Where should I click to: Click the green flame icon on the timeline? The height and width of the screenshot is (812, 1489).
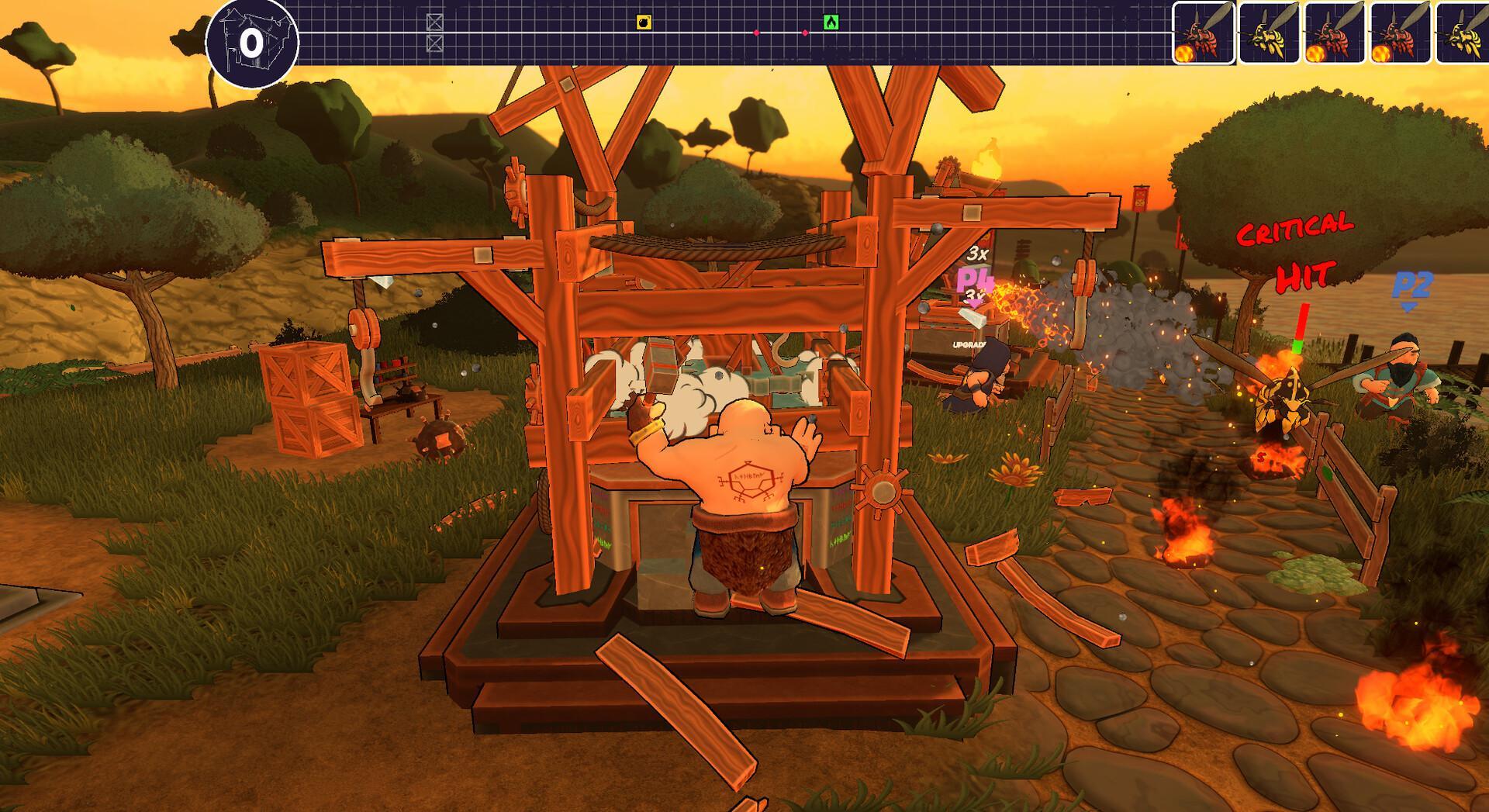tap(832, 23)
